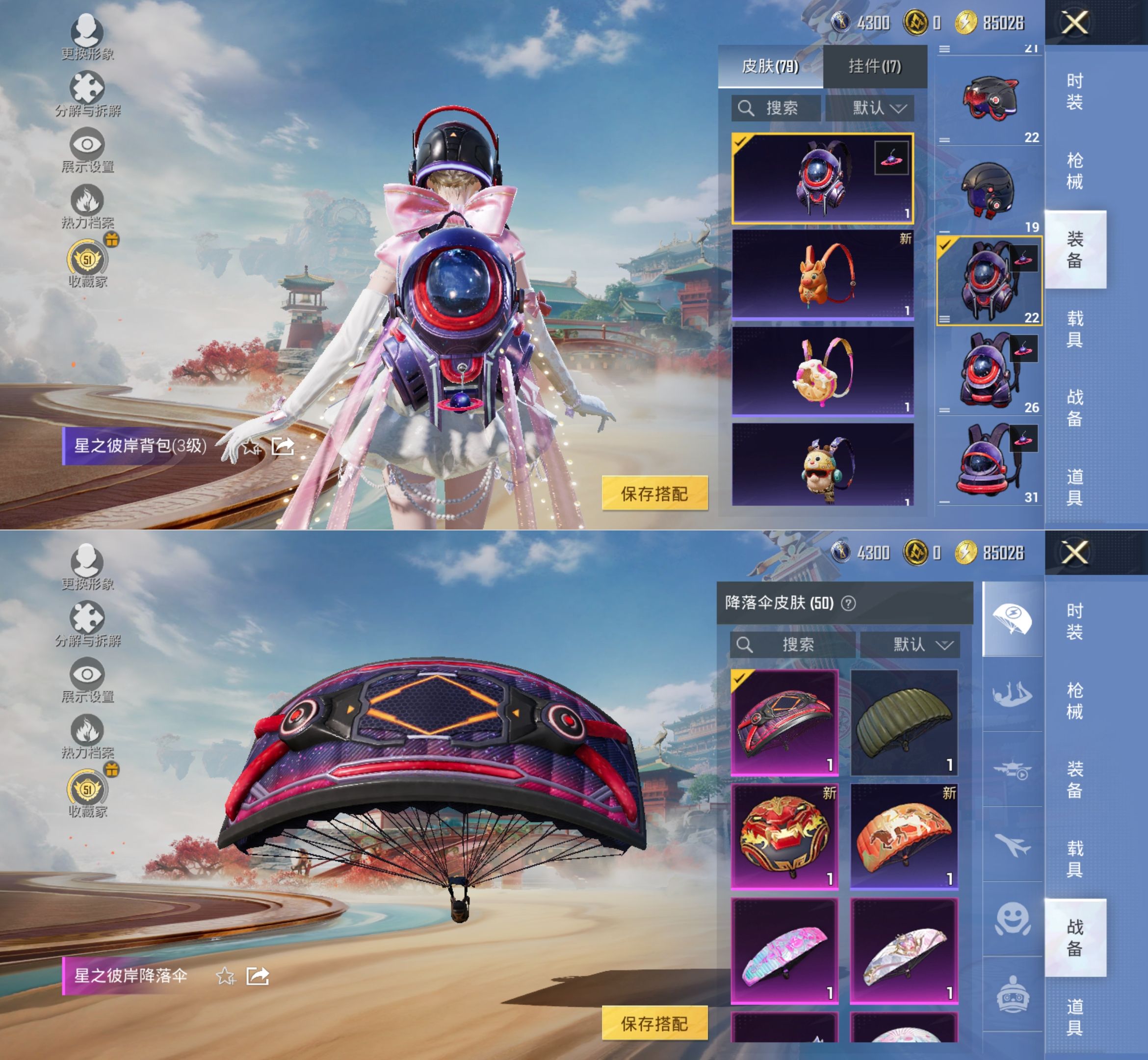Open the 挂件 (17) tab

(874, 67)
